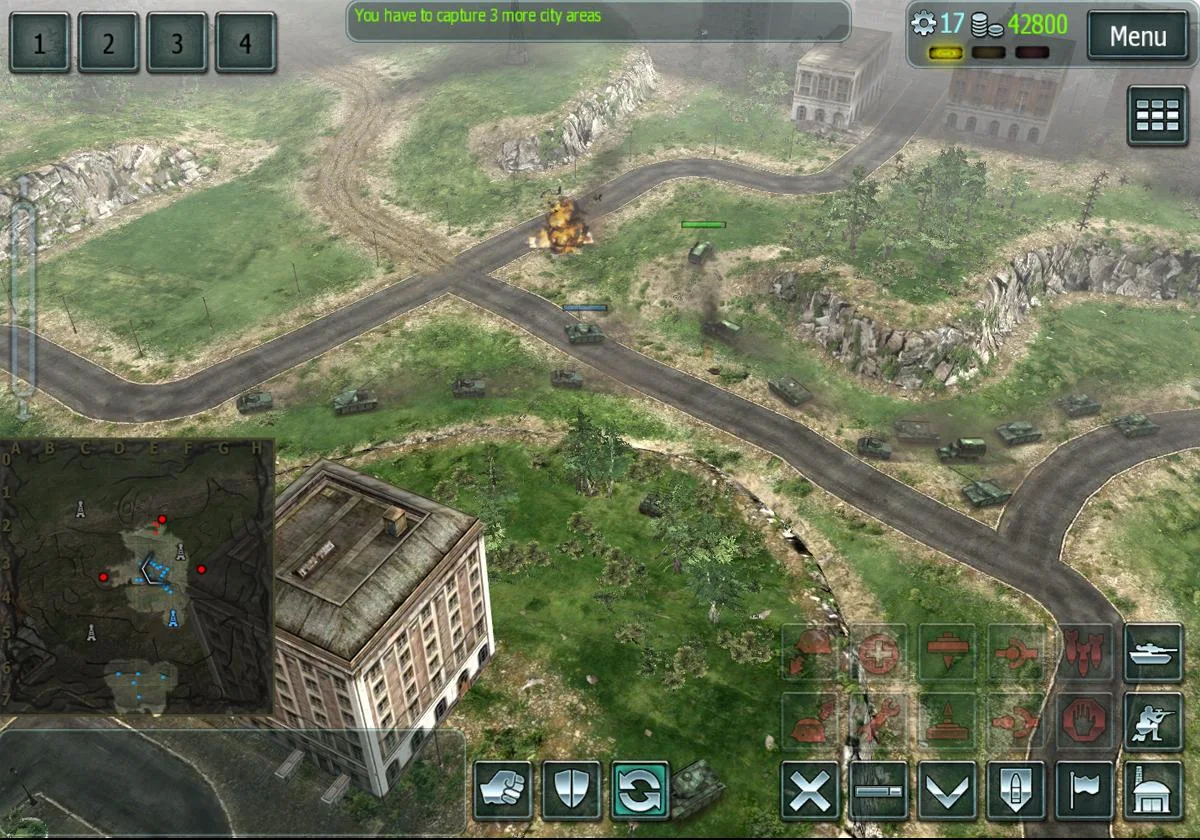The width and height of the screenshot is (1200, 840).
Task: Click the downward chevron button
Action: (x=947, y=791)
